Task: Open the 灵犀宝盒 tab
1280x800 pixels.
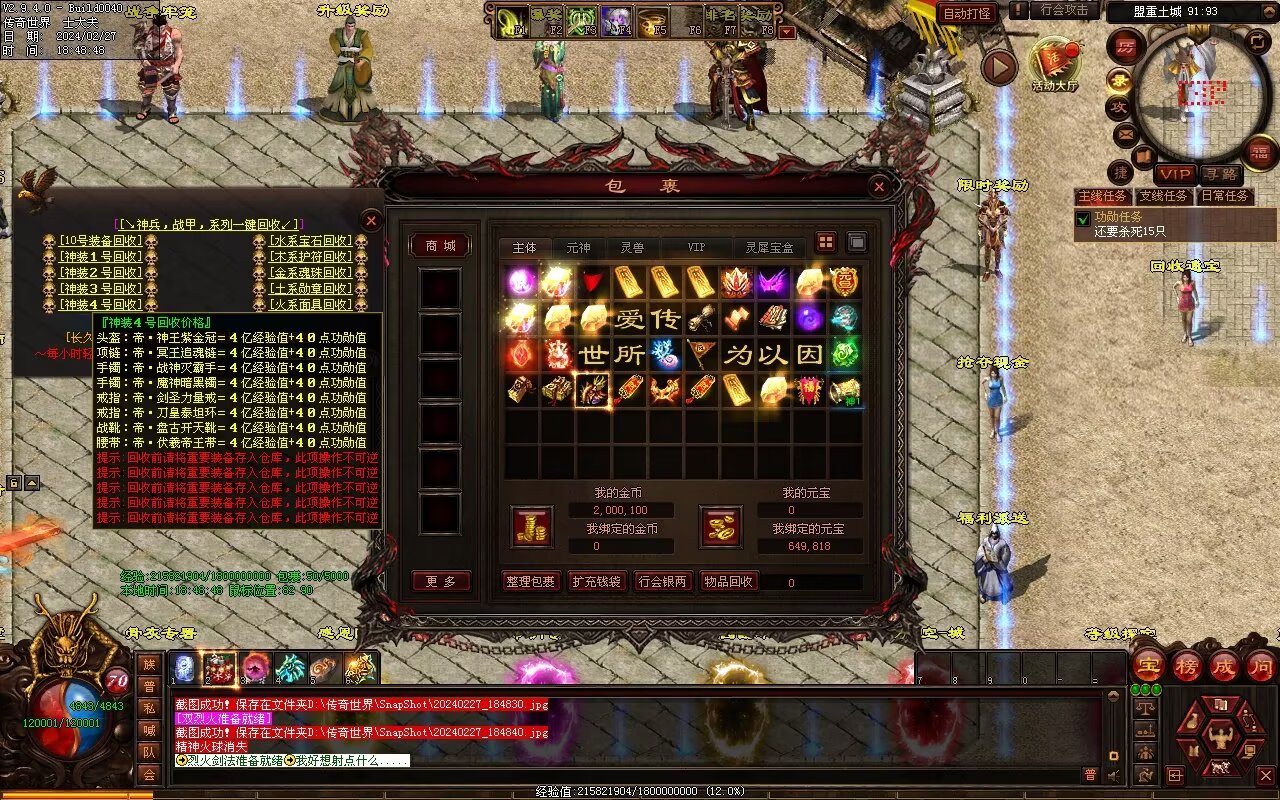Action: (769, 247)
